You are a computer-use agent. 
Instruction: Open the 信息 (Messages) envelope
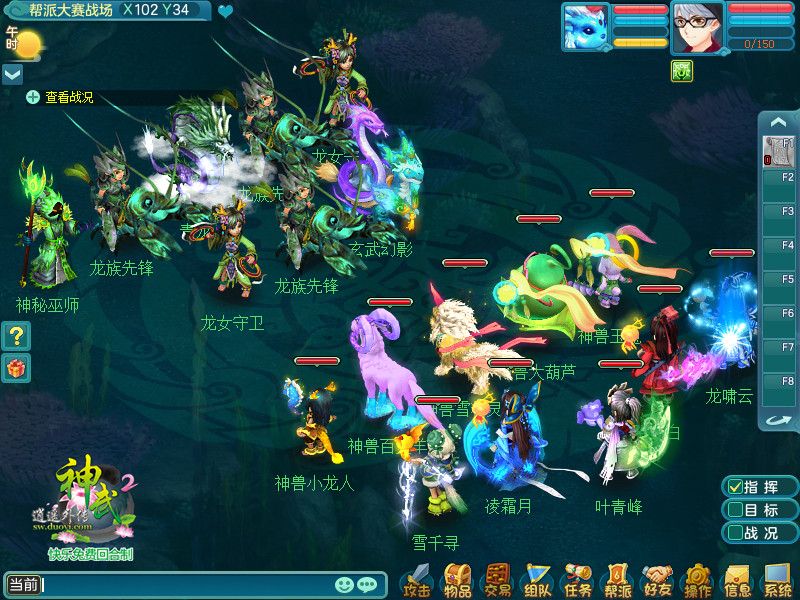point(737,579)
